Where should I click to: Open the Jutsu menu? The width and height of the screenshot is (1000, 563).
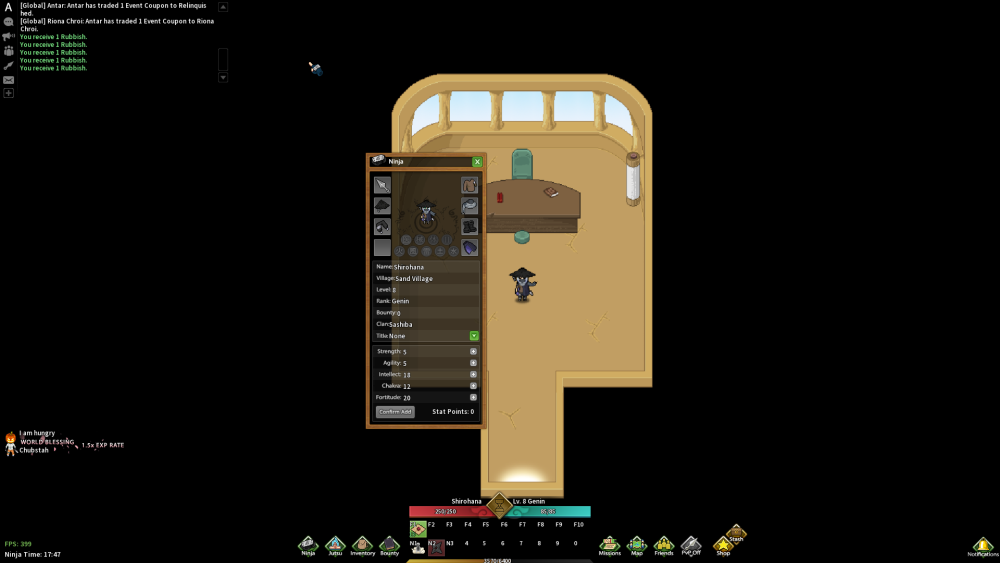point(335,545)
